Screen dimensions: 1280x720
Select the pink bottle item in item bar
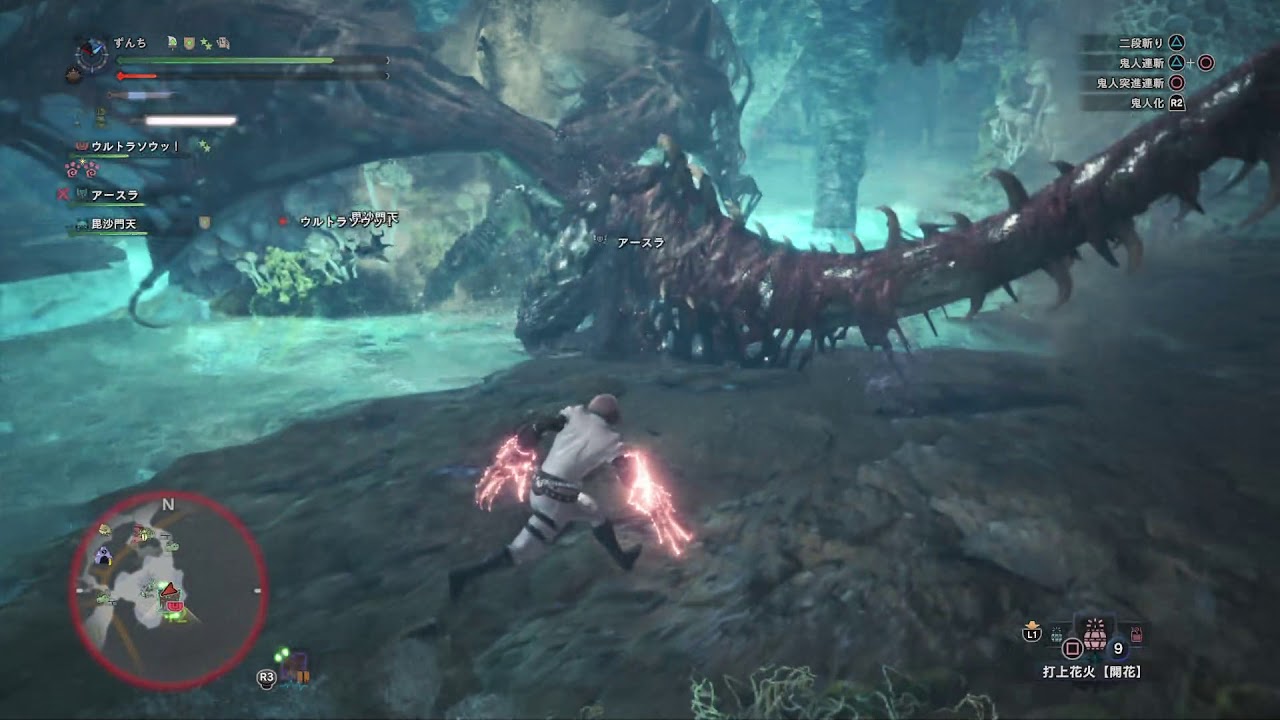pos(1136,634)
